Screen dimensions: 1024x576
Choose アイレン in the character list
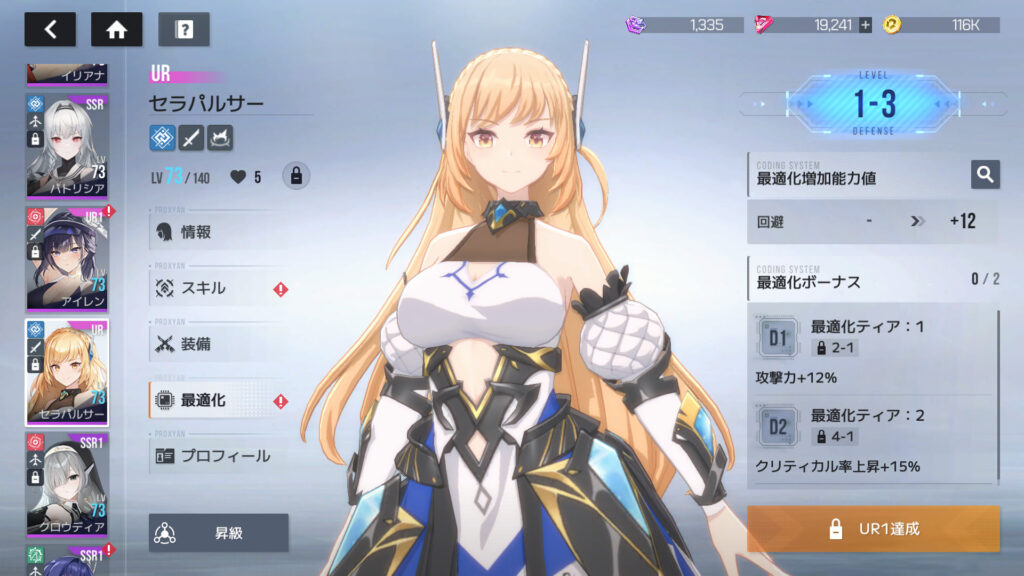(67, 258)
